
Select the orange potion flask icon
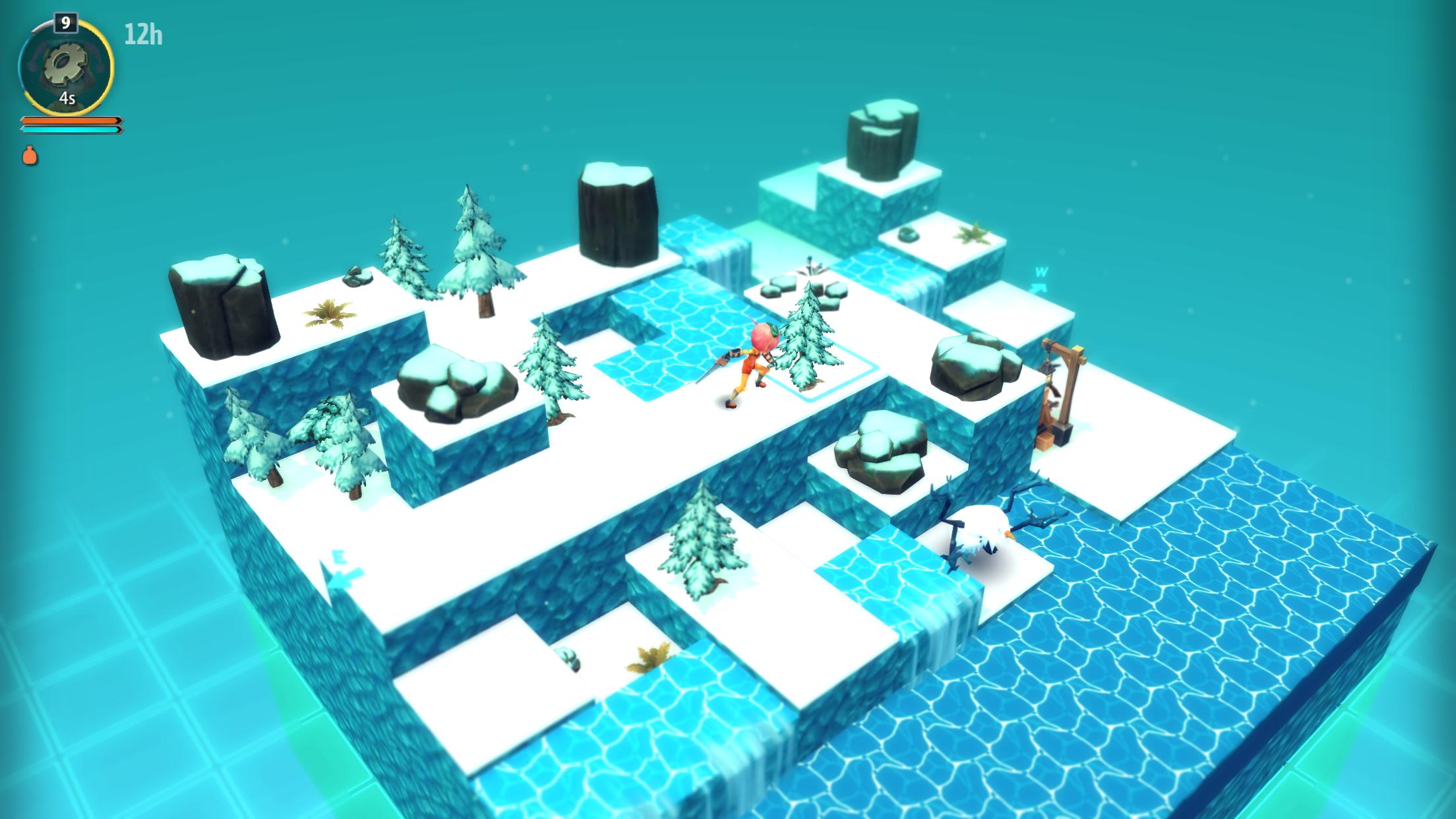(x=29, y=156)
